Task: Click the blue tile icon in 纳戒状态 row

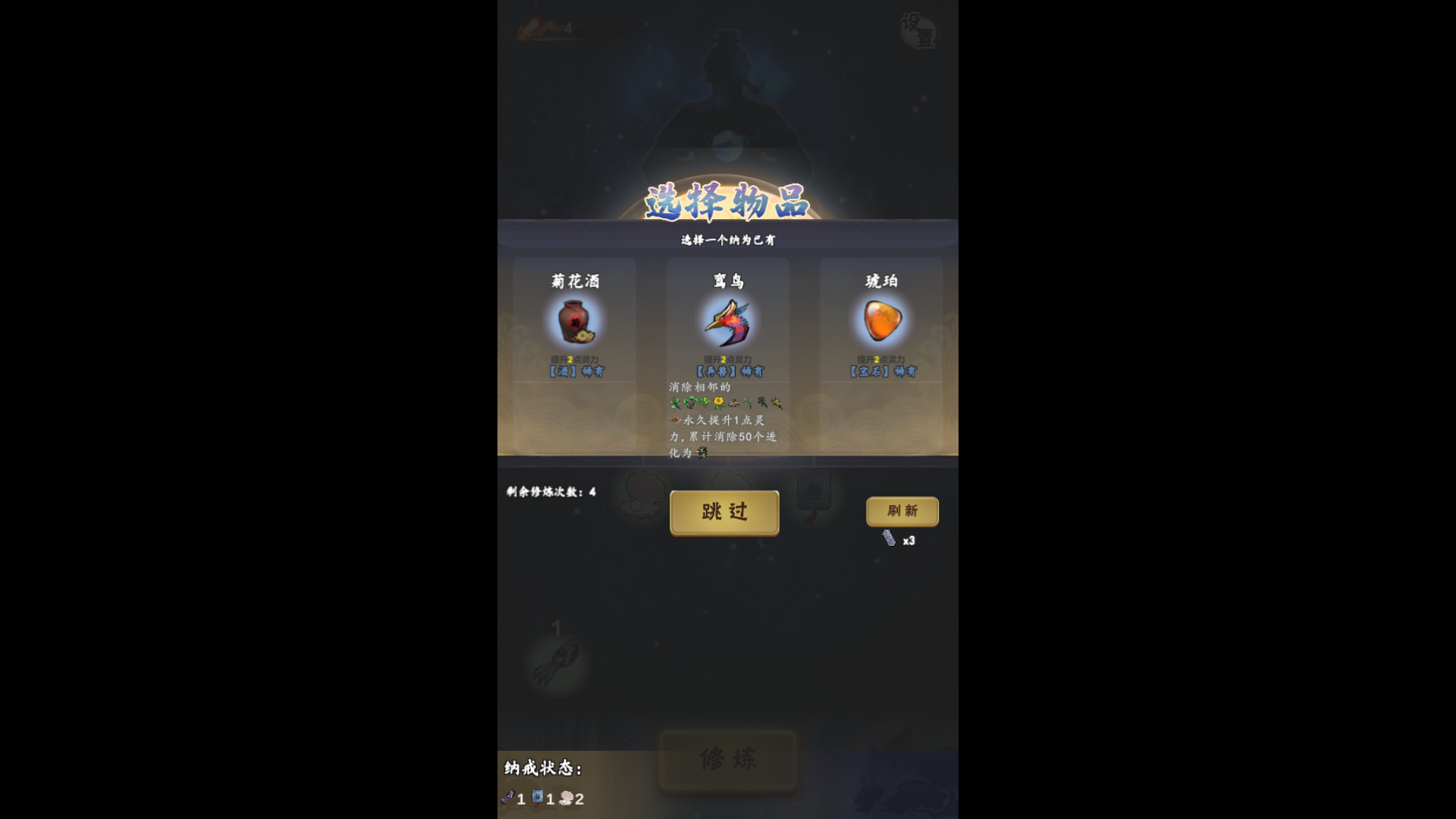Action: click(x=538, y=797)
